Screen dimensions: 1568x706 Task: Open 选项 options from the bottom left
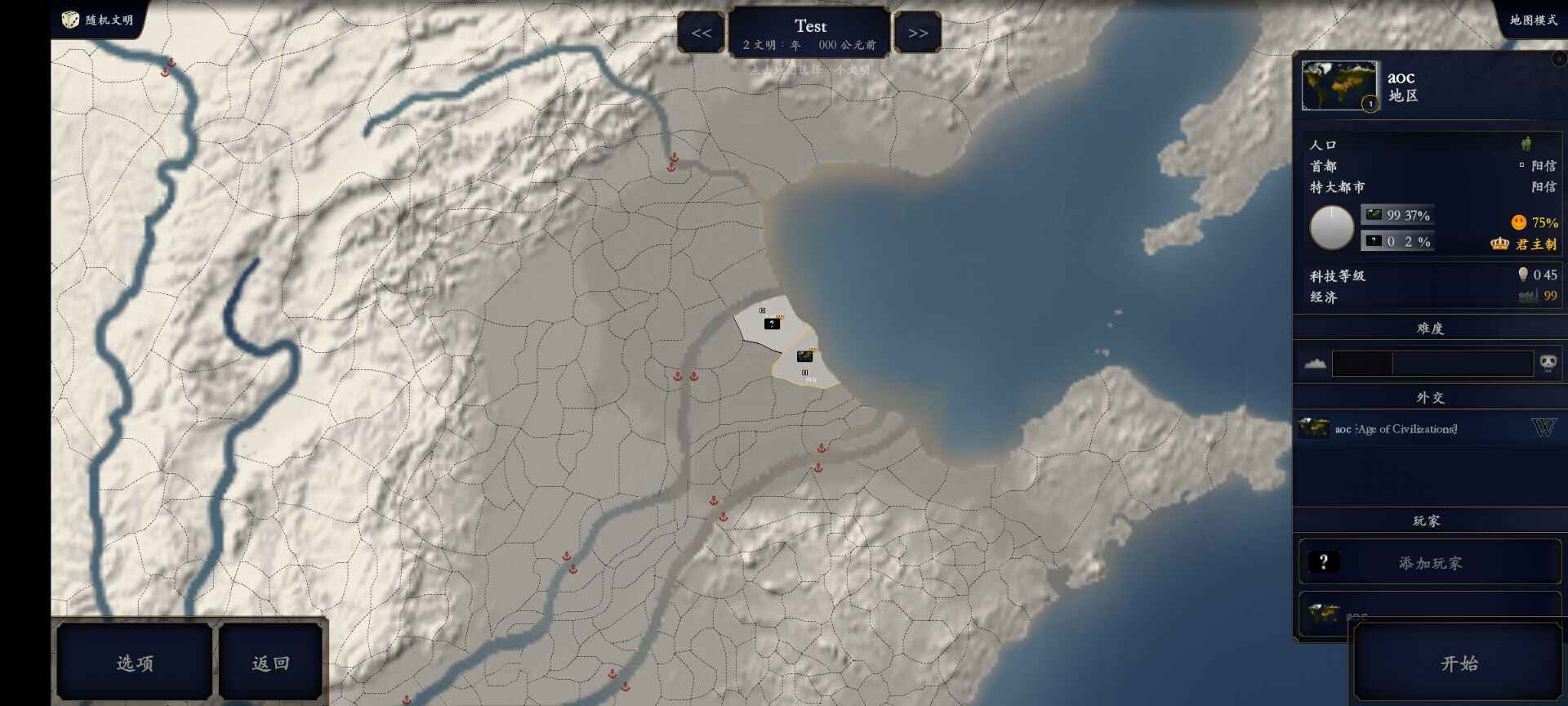tap(133, 662)
